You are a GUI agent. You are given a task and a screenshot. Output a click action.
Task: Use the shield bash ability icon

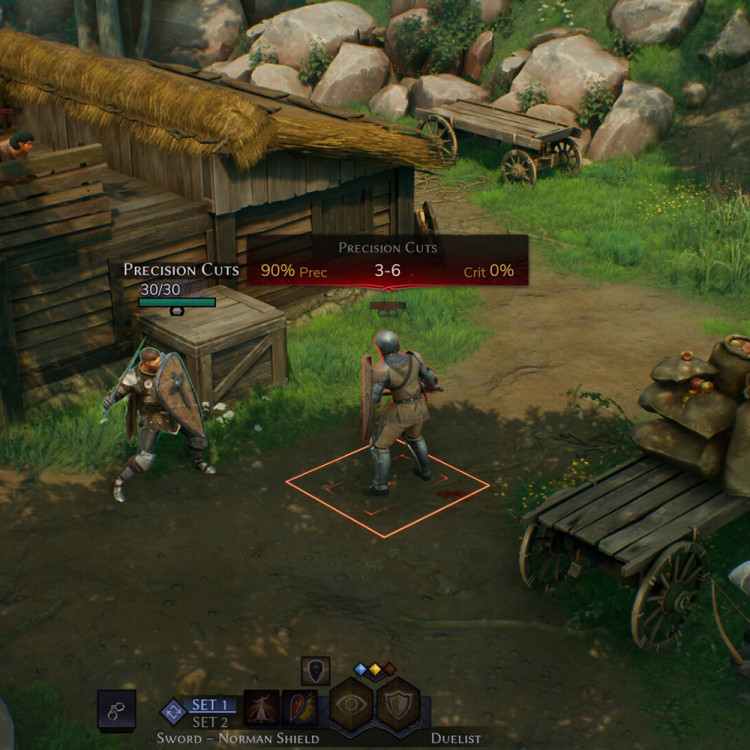click(x=298, y=707)
